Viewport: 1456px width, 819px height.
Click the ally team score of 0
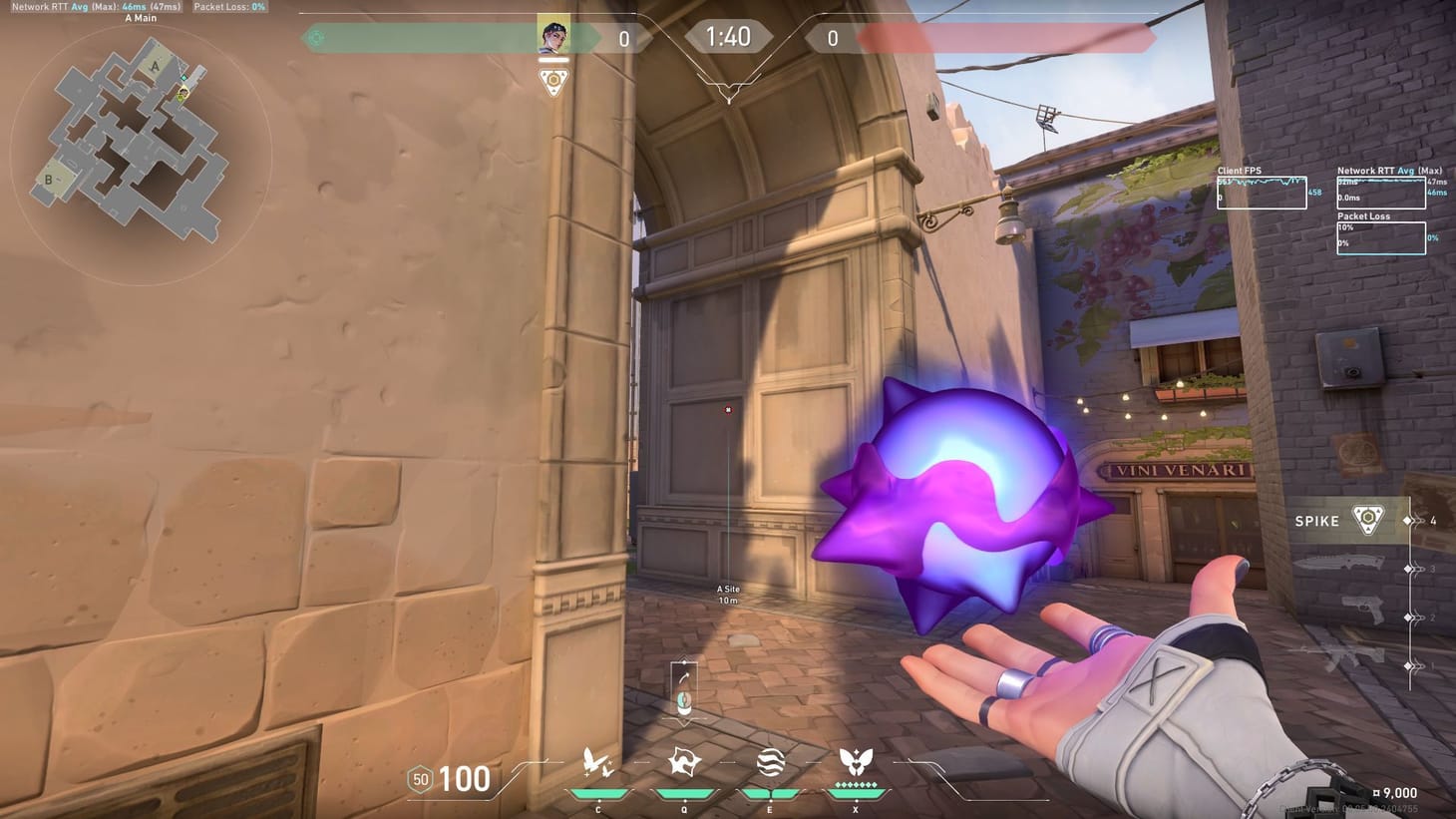(x=623, y=40)
